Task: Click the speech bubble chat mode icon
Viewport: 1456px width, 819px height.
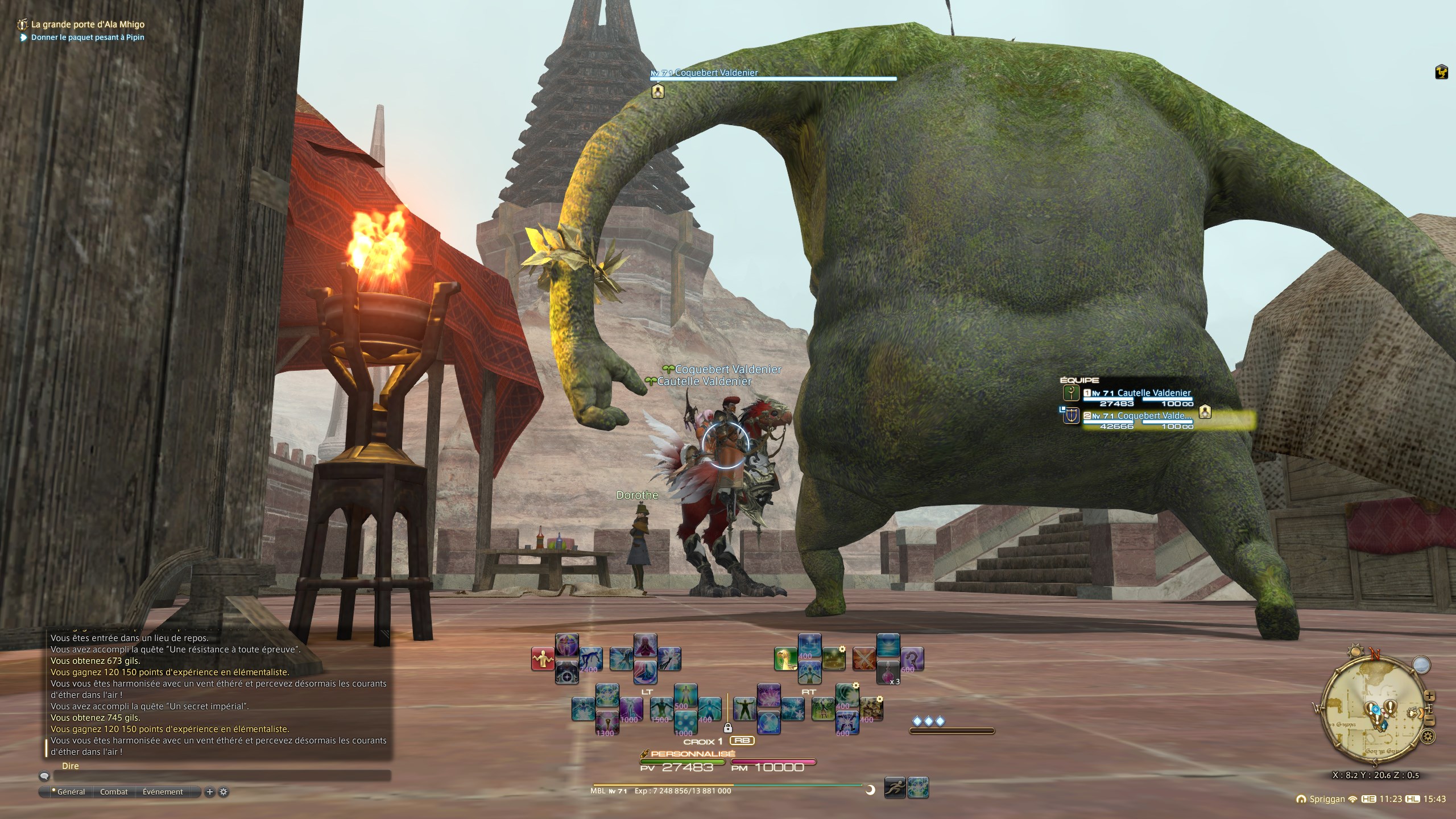Action: 44,776
